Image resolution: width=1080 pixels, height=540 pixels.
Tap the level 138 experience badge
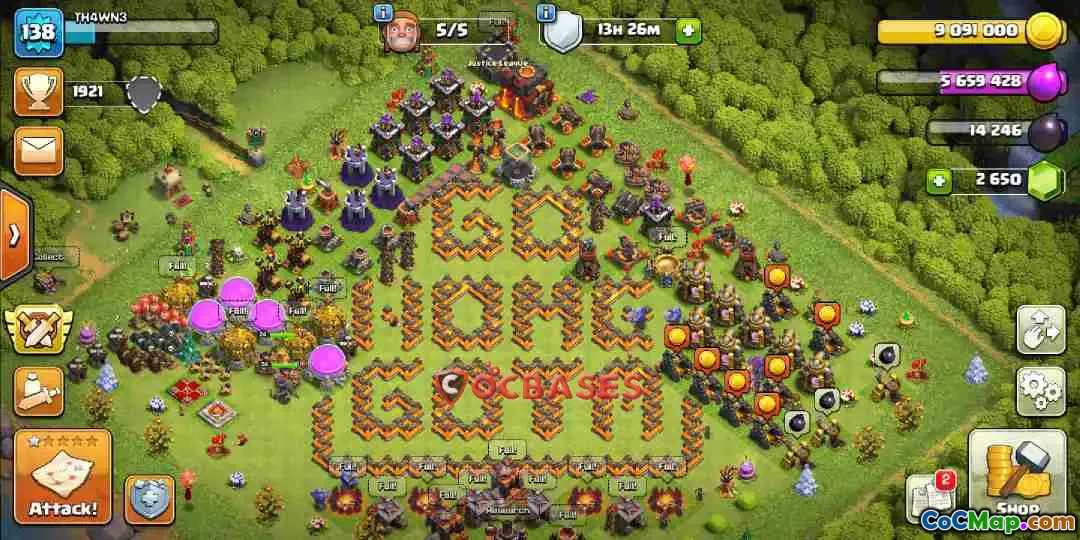(39, 32)
